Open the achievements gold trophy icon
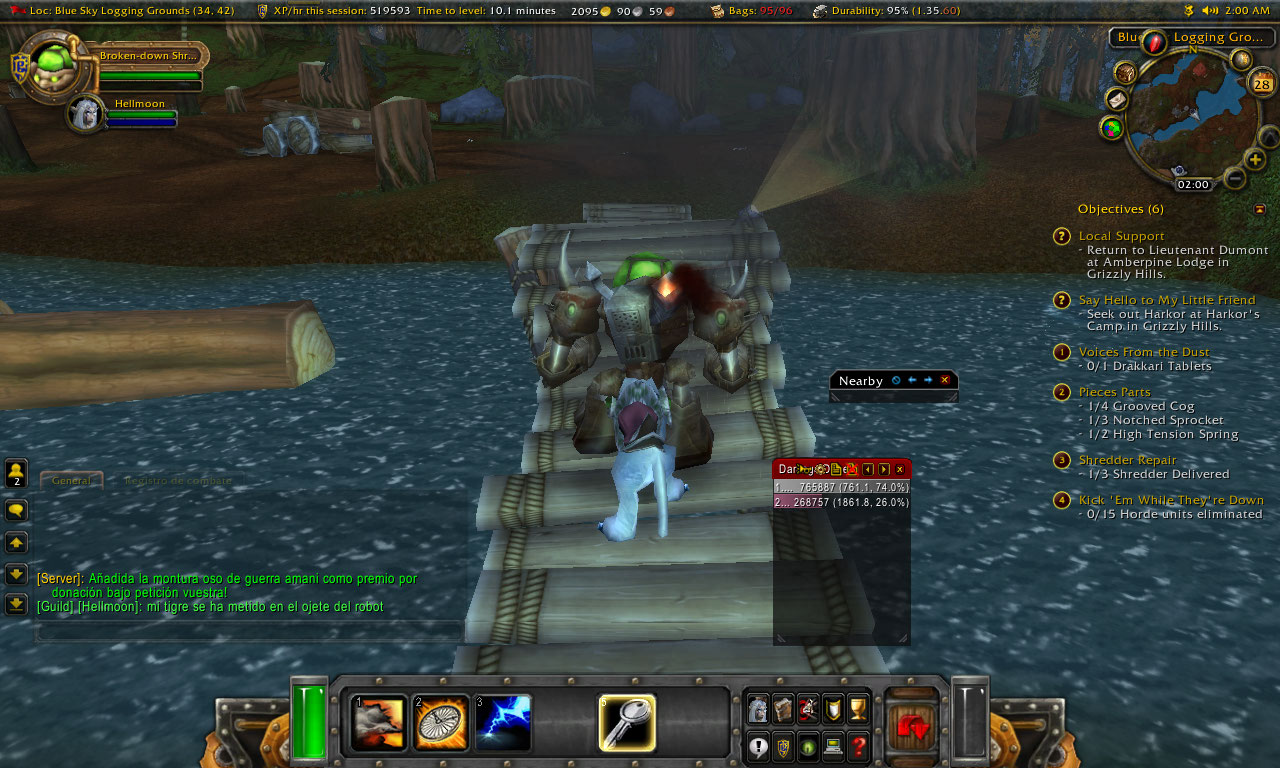Screen dimensions: 1280x768 (858, 709)
